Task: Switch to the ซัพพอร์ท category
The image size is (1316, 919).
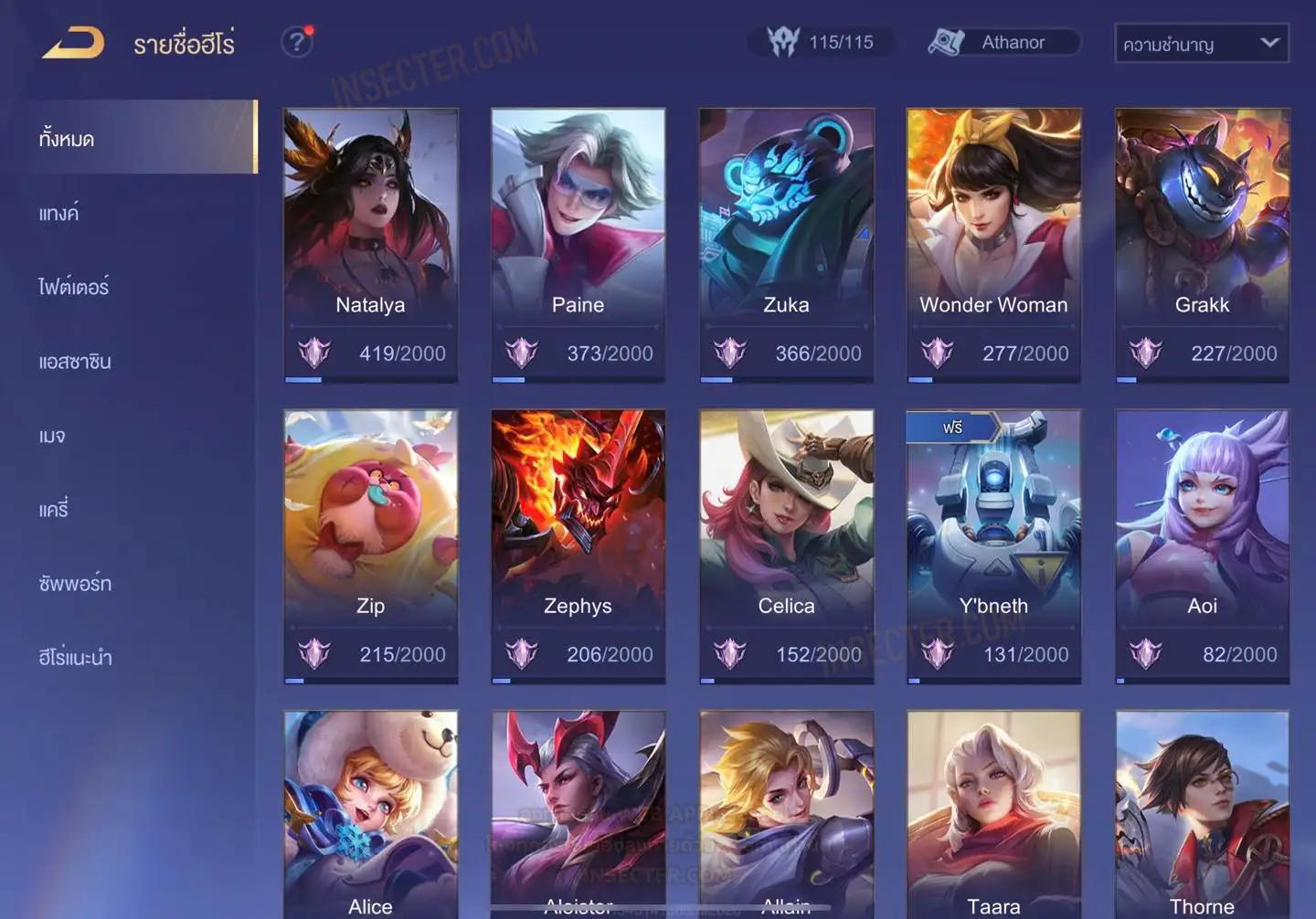Action: 75,584
